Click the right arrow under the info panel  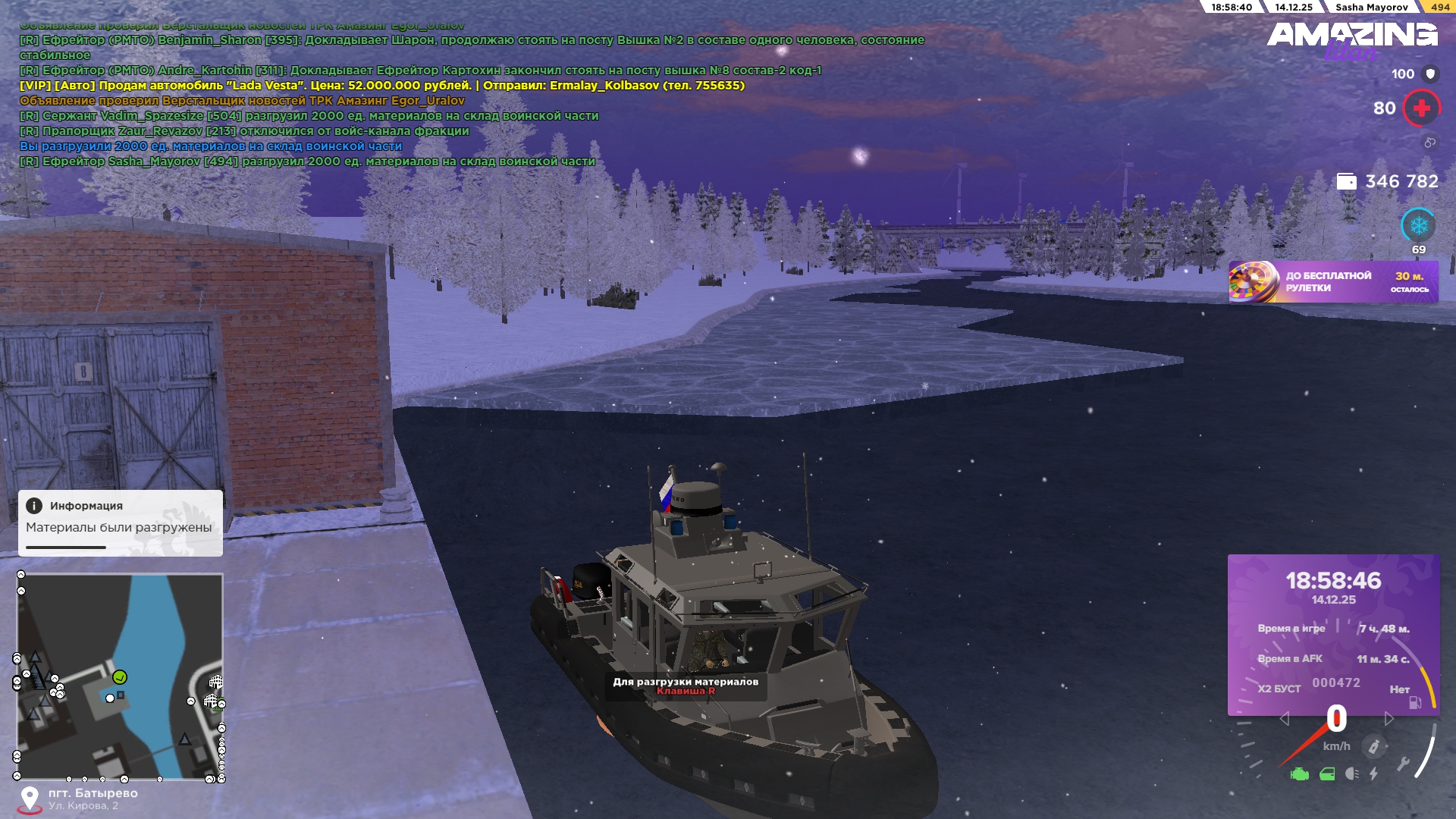(x=1389, y=718)
